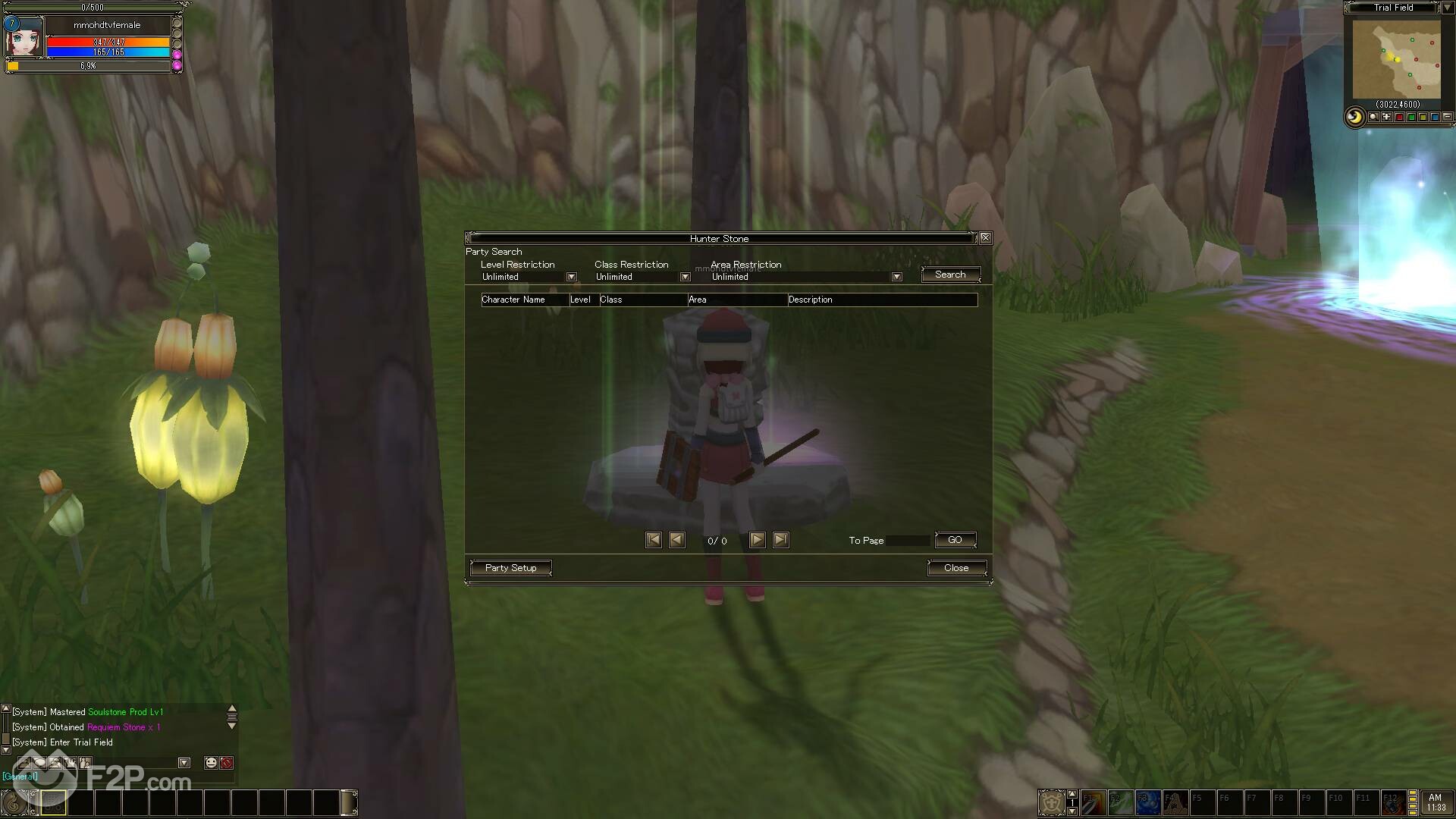Expand the Area Restriction dropdown
Screen dimensions: 1456x819
(x=896, y=277)
